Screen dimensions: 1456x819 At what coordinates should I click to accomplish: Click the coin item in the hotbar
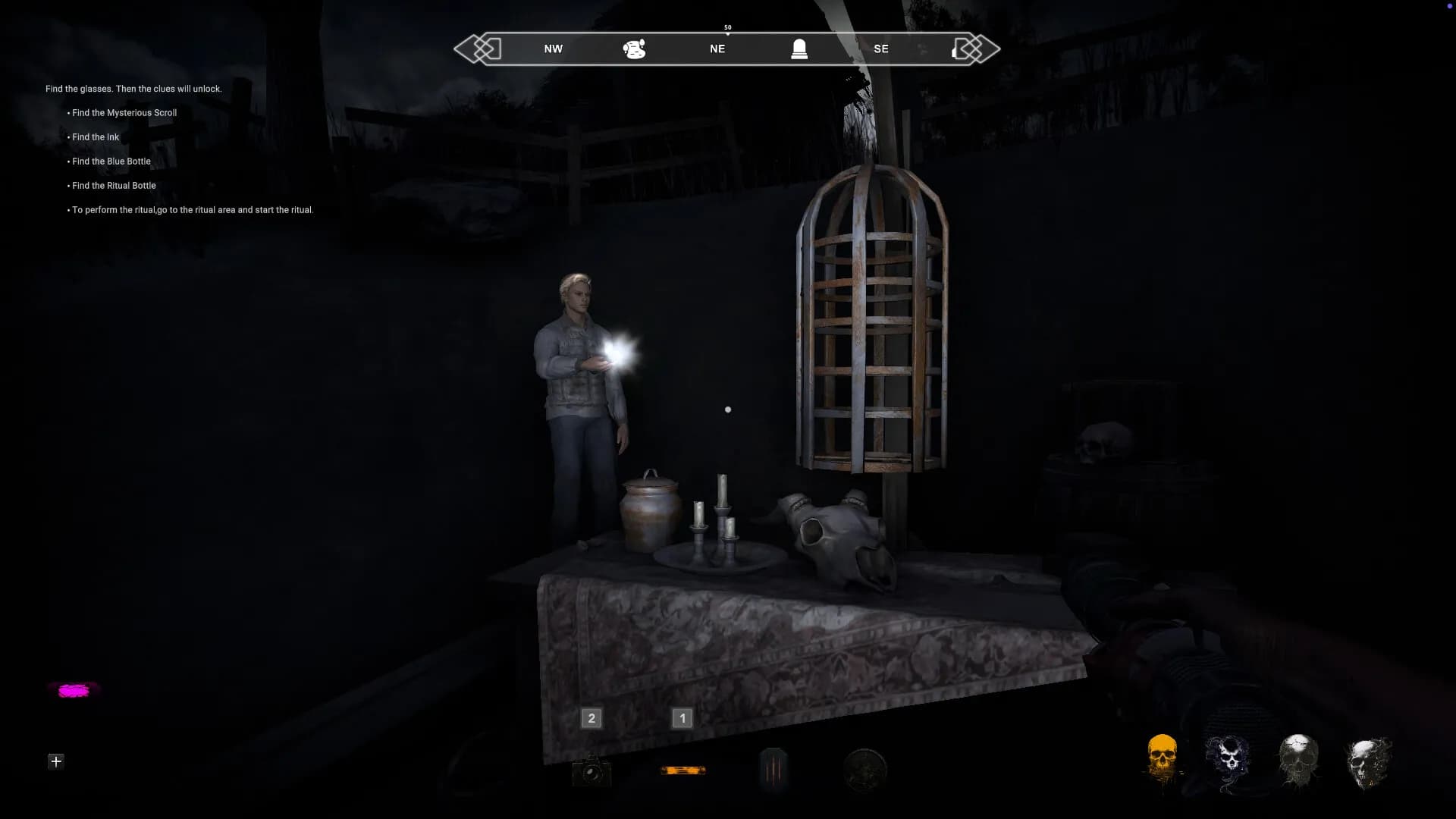864,770
